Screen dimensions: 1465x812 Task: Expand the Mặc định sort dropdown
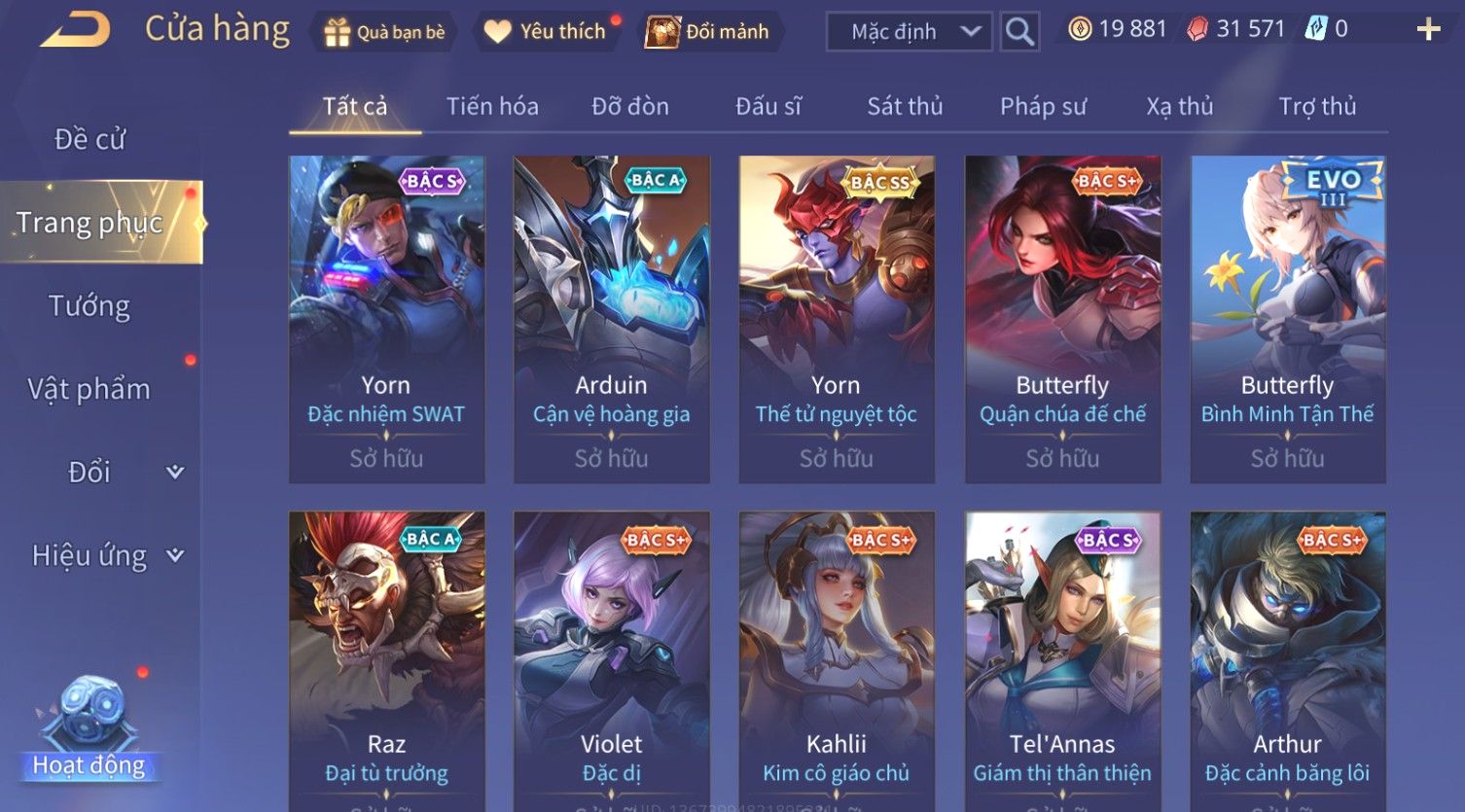point(909,32)
